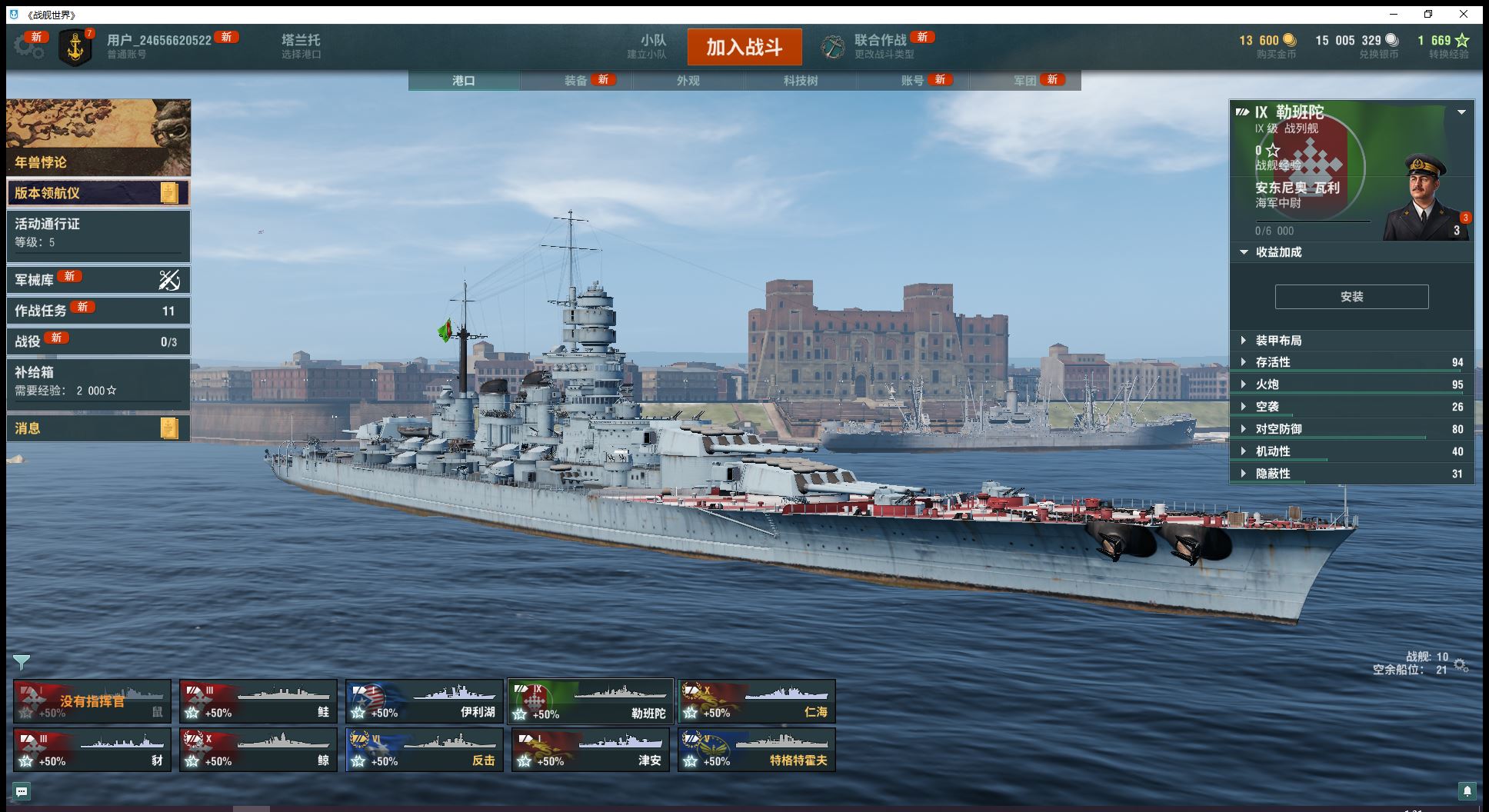Image resolution: width=1489 pixels, height=812 pixels.
Task: Open the ship carousel filter funnel
Action: tap(22, 662)
